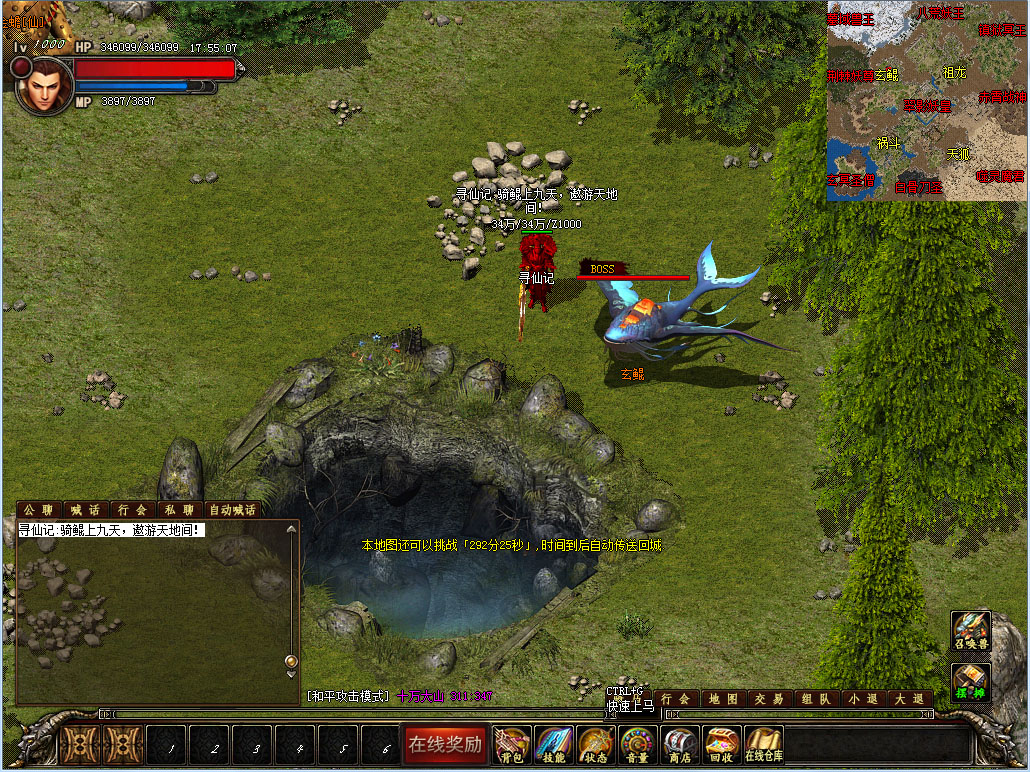
Task: Select the 喊话 shout chat tab
Action: (86, 510)
